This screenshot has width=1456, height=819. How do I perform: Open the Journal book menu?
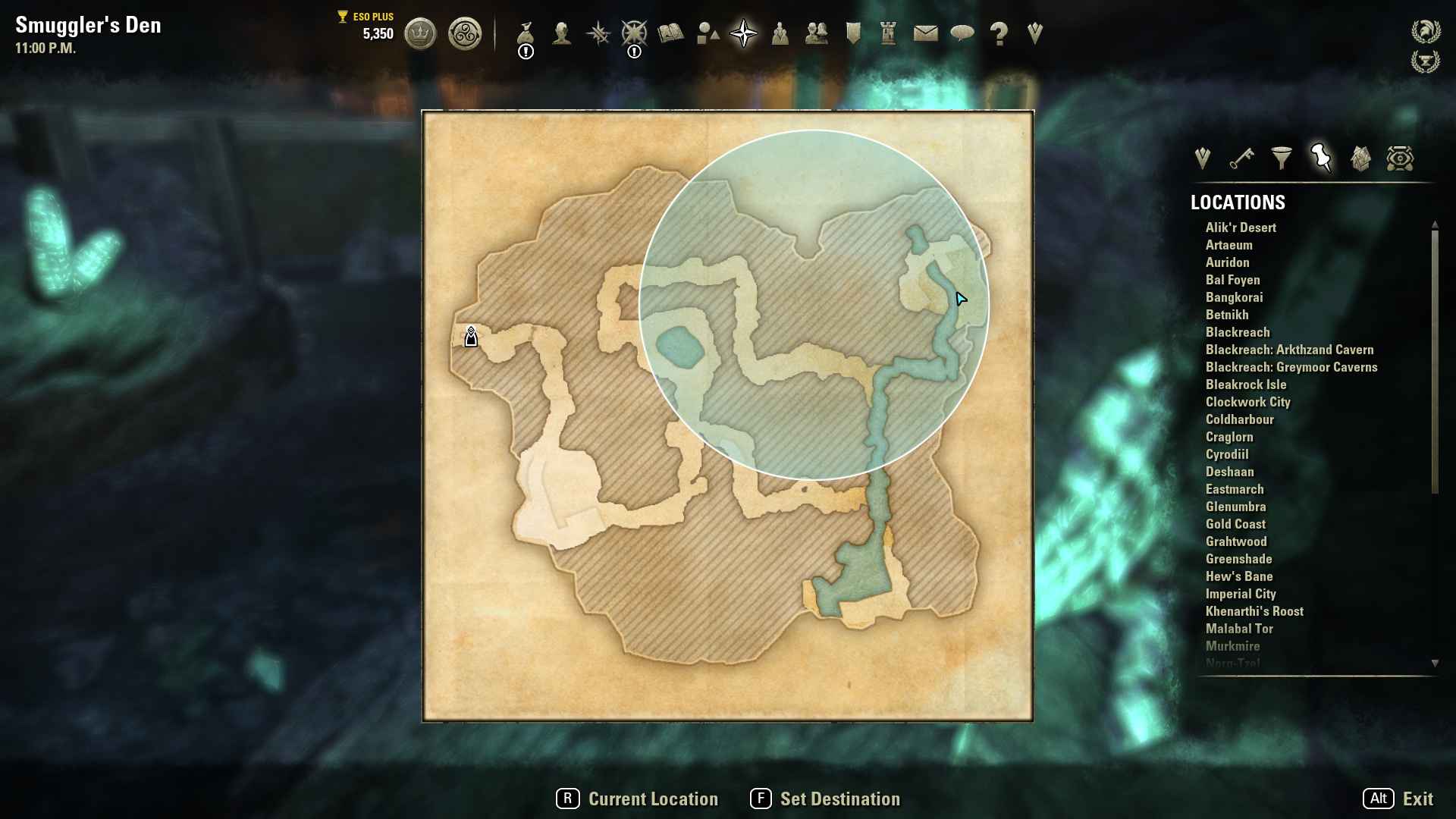point(670,33)
